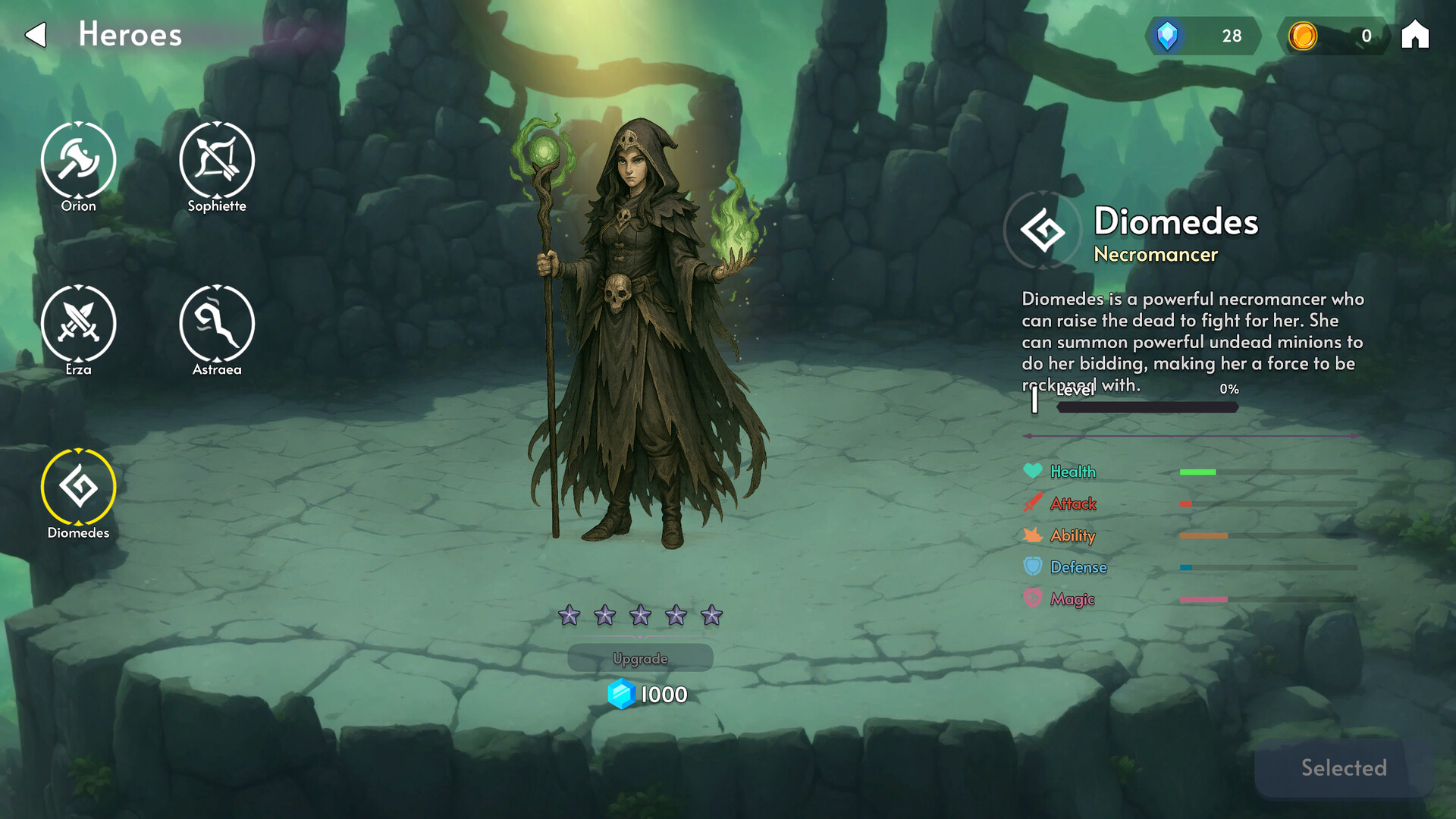
Task: Open the gold coin currency counter
Action: click(1333, 36)
